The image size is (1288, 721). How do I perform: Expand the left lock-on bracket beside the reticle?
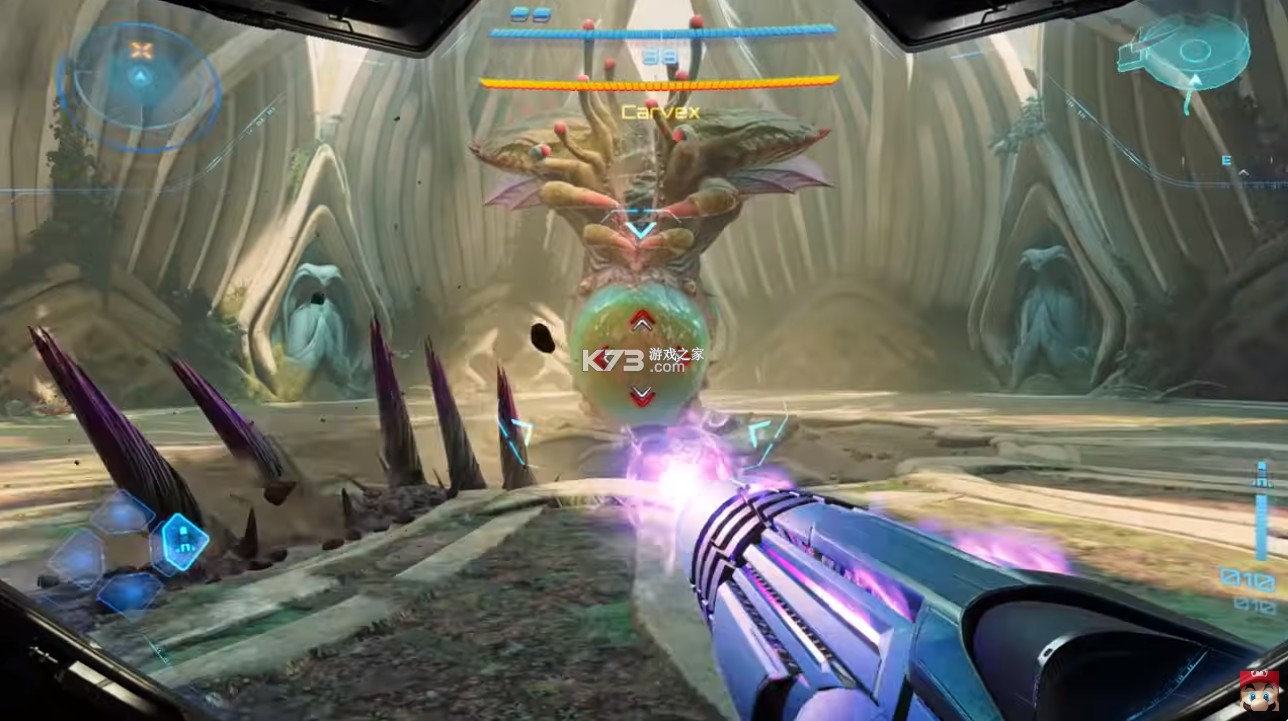pyautogui.click(x=518, y=435)
